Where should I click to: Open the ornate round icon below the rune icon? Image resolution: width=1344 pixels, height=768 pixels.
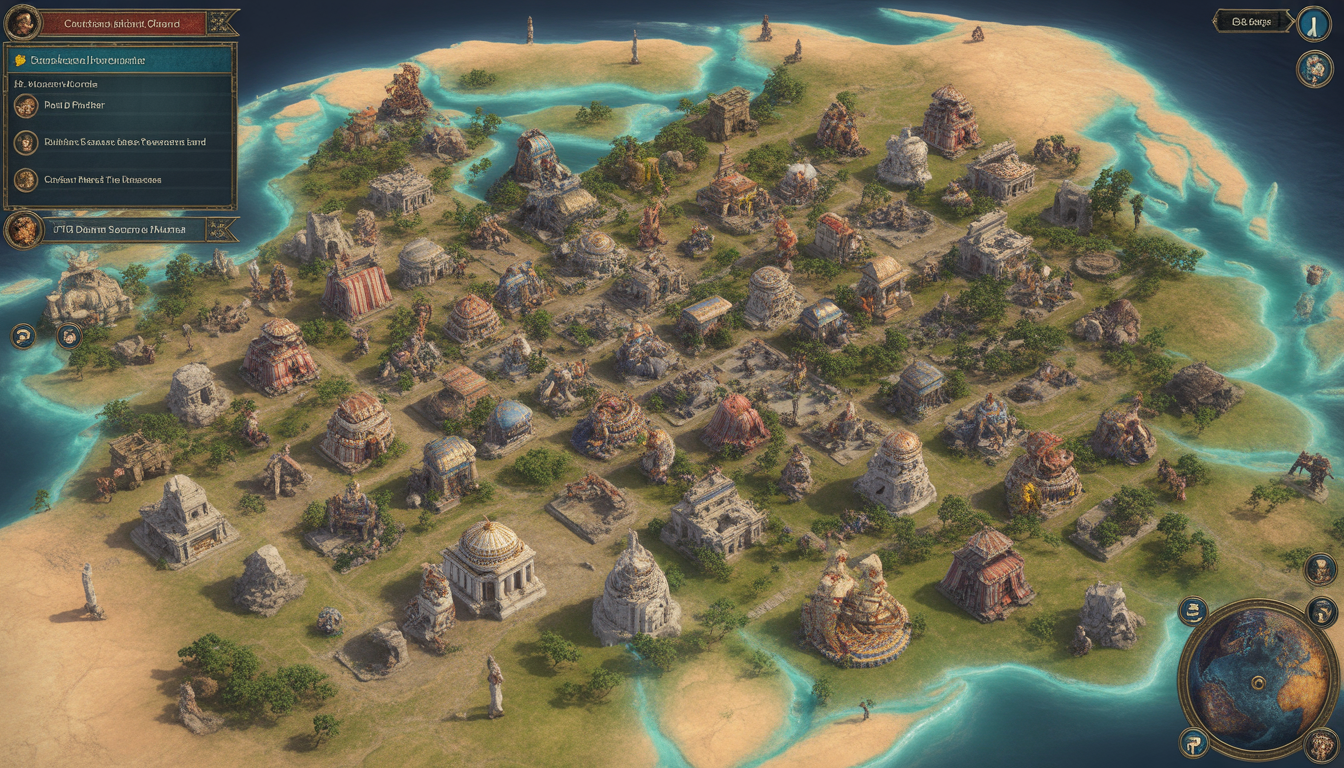pyautogui.click(x=1313, y=69)
